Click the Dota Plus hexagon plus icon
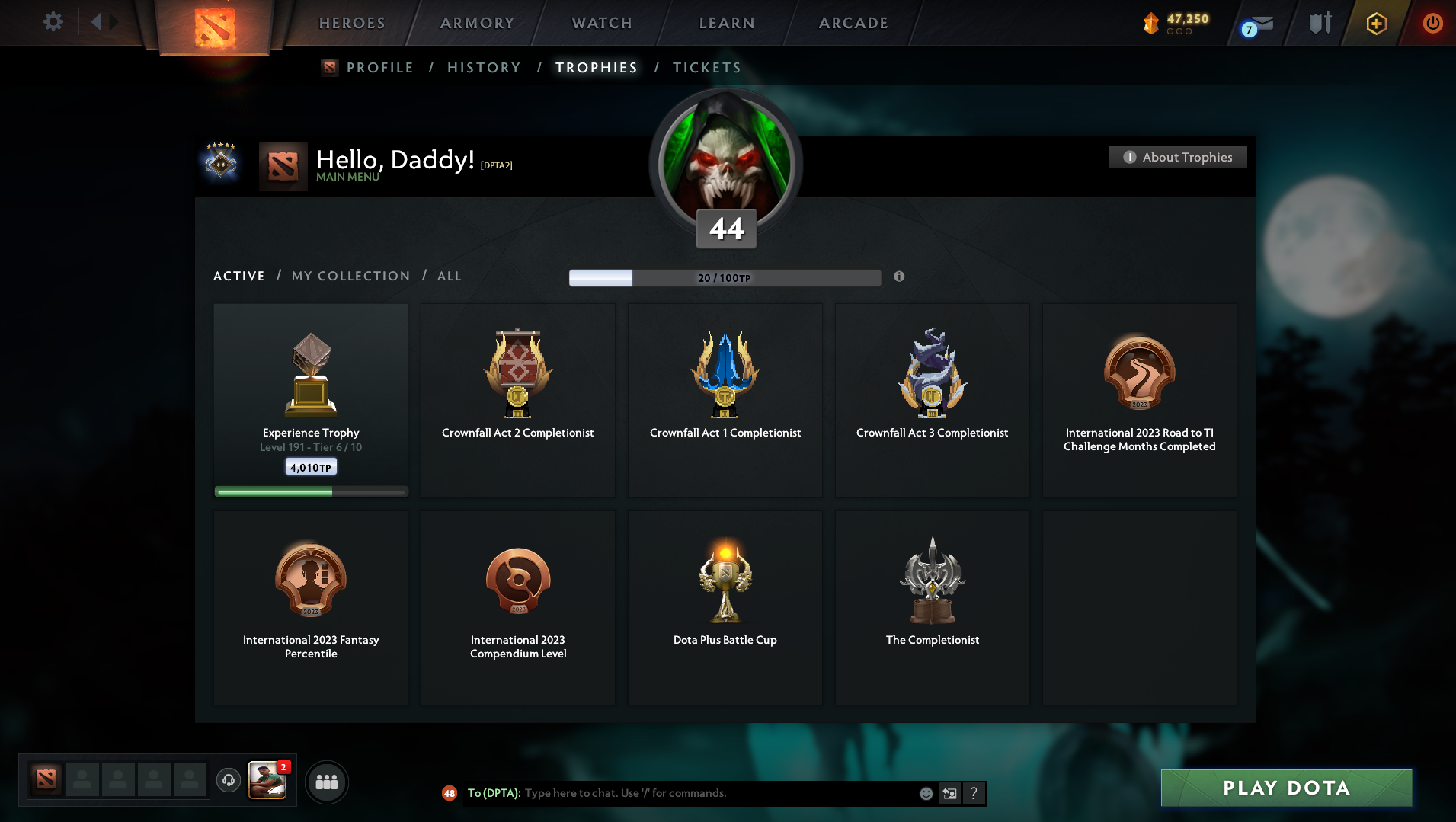 tap(1375, 23)
